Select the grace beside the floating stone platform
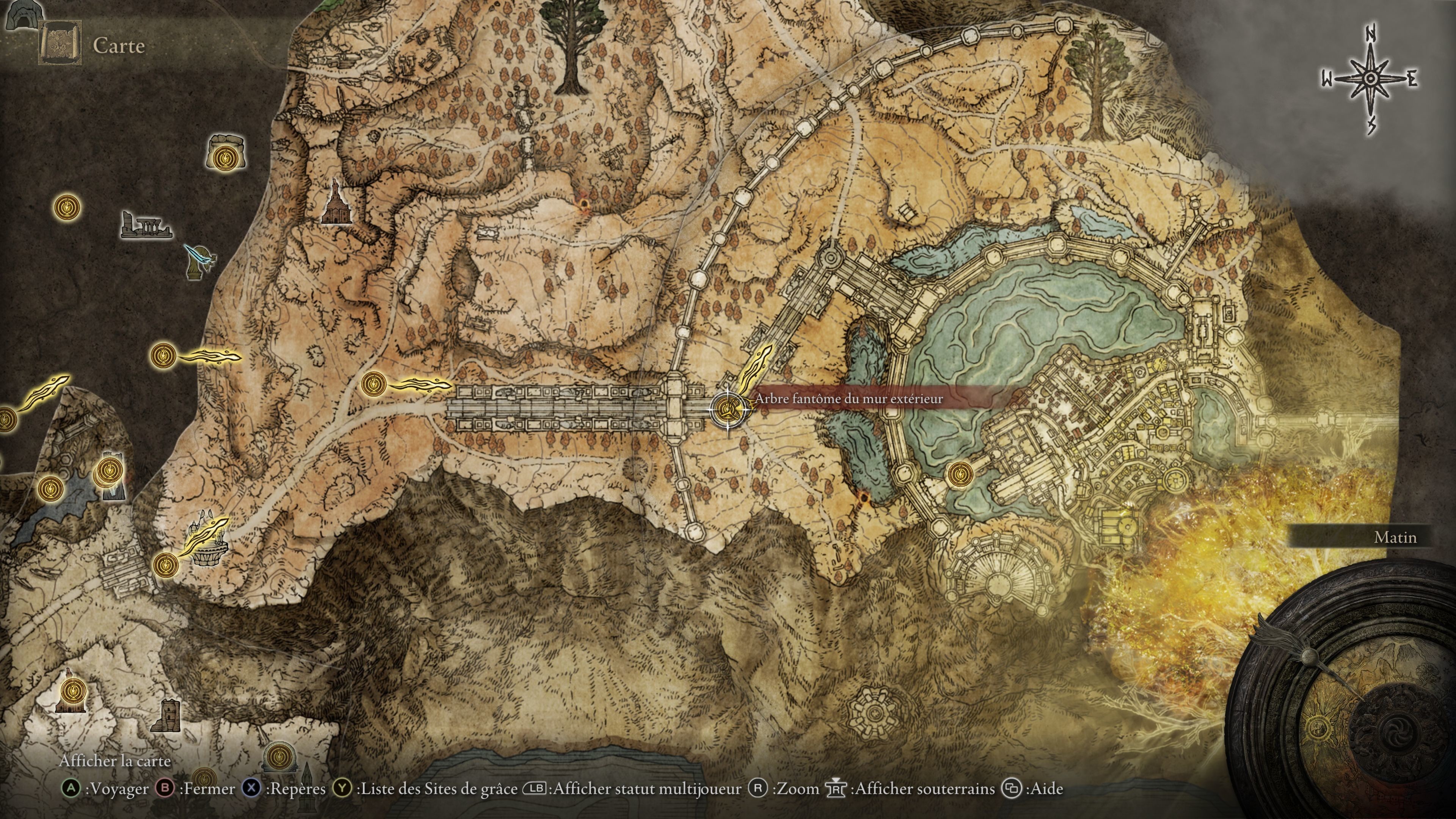 pyautogui.click(x=166, y=563)
